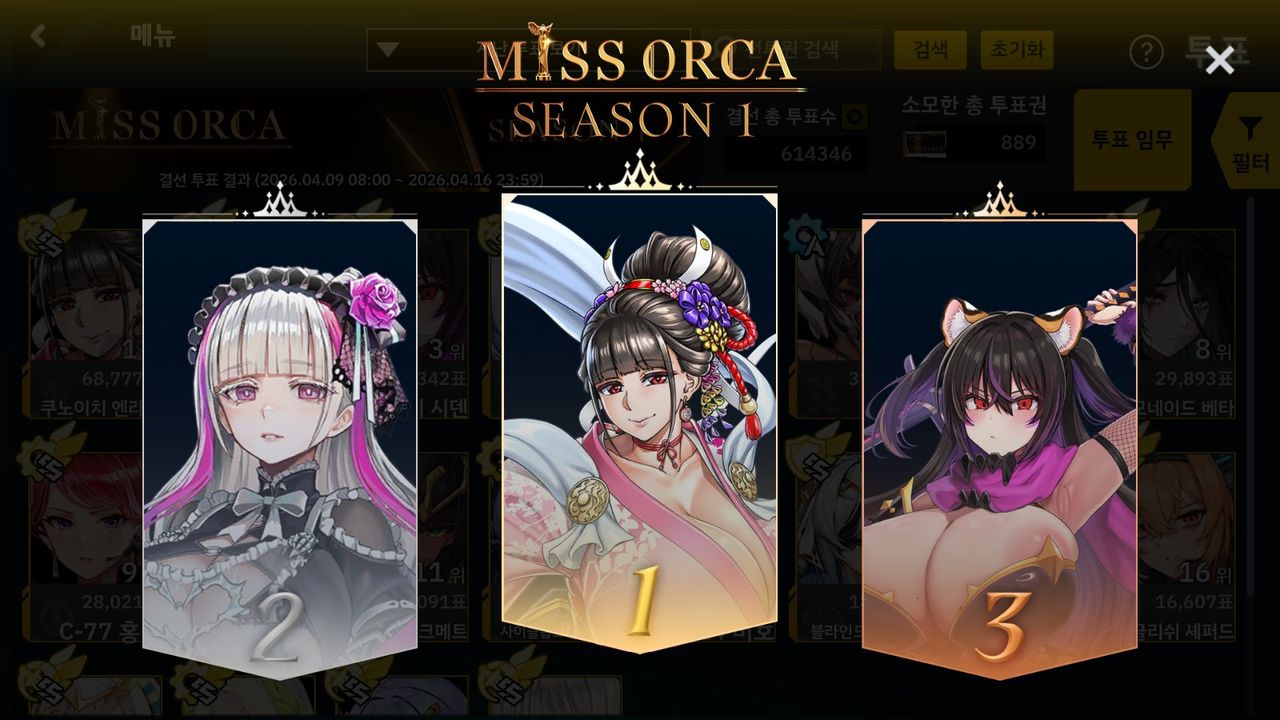This screenshot has width=1280, height=720.
Task: Go back with the arrow beside 메뉴
Action: click(x=38, y=37)
